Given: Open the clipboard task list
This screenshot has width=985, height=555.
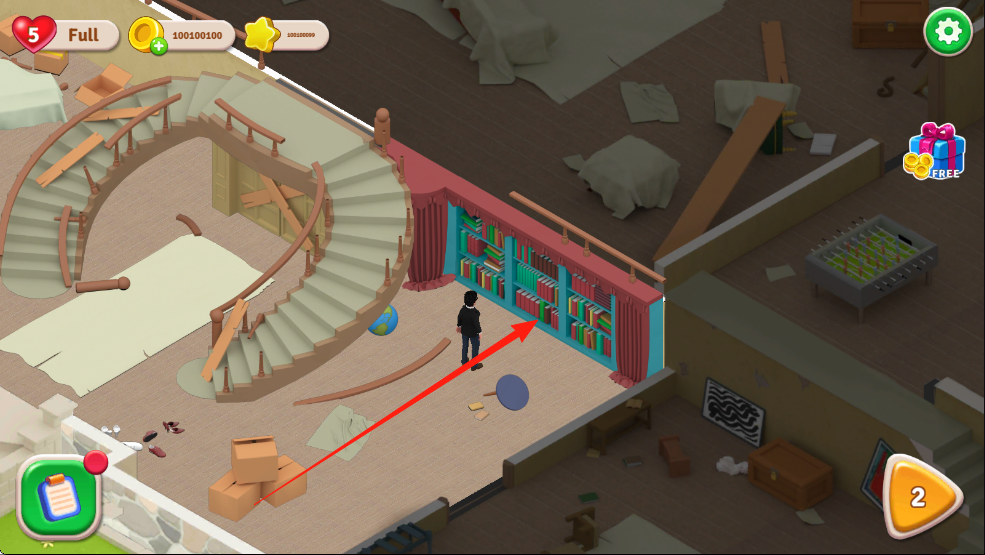Looking at the screenshot, I should (59, 496).
